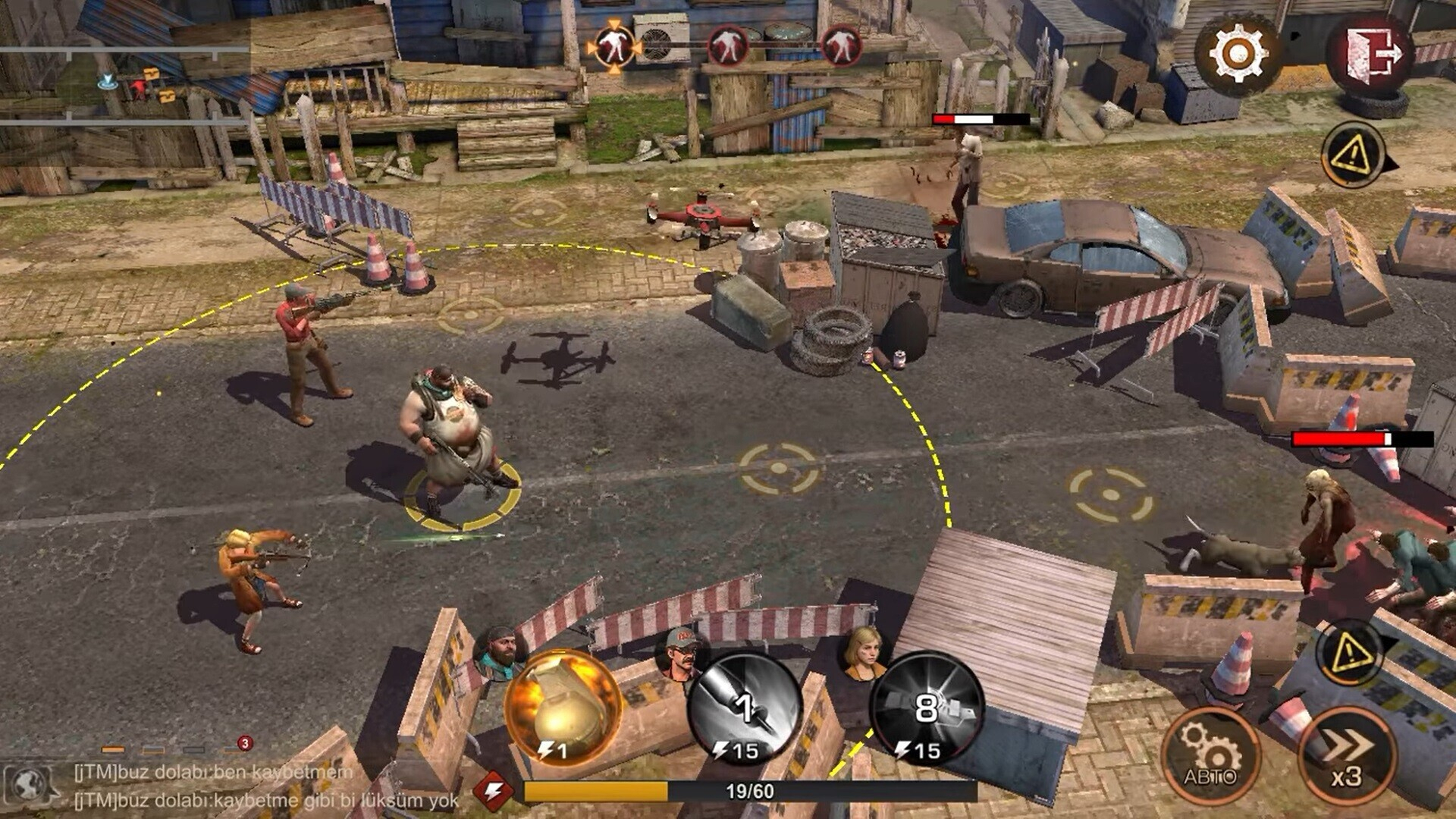Select the capped mustached hero portrait
Image resolution: width=1456 pixels, height=819 pixels.
point(681,651)
